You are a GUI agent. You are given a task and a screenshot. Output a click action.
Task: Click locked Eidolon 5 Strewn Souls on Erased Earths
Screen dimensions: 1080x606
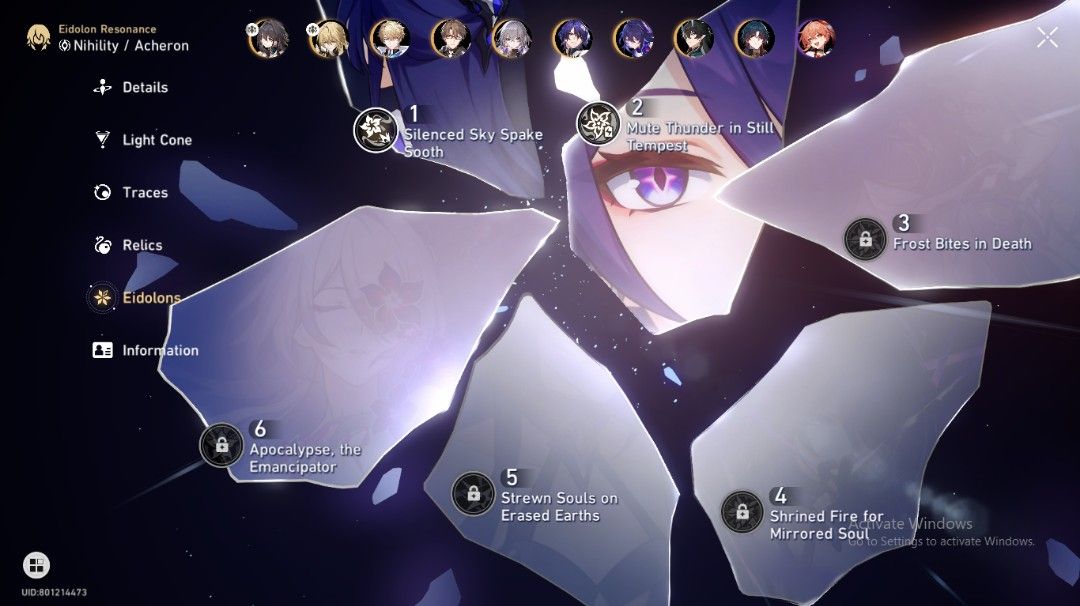click(473, 493)
